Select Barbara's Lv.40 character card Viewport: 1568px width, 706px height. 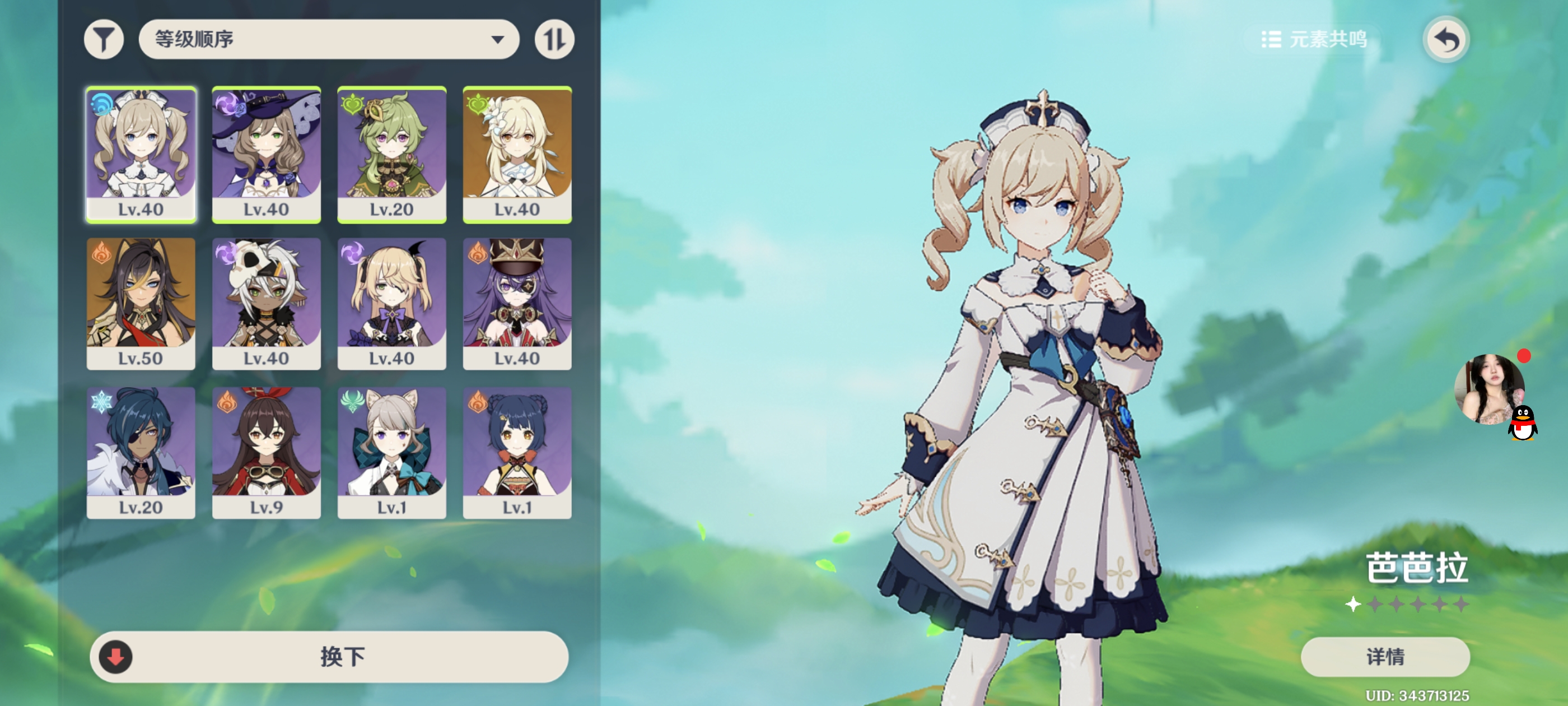click(x=141, y=154)
